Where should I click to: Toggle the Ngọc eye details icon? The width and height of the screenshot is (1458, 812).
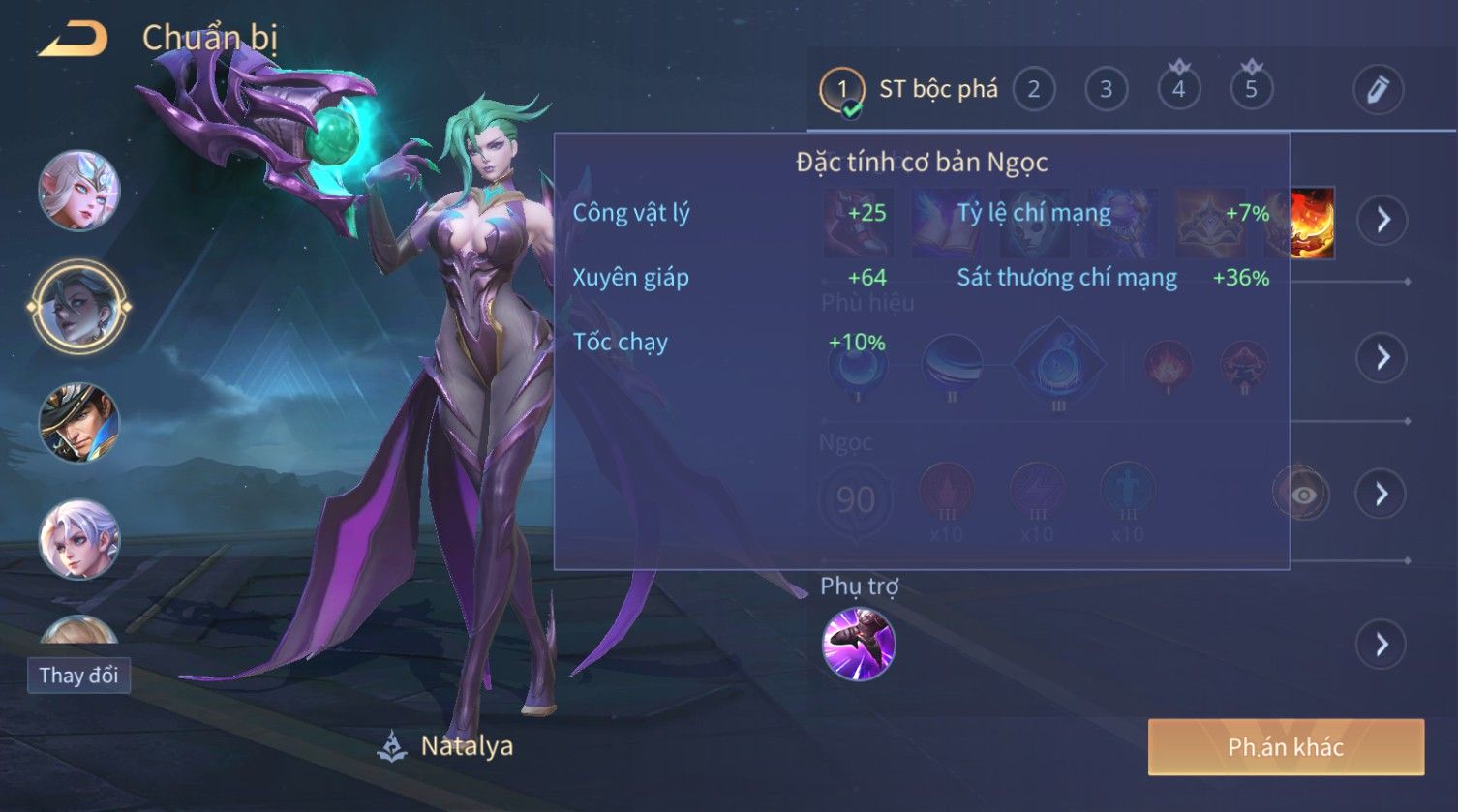click(1303, 495)
